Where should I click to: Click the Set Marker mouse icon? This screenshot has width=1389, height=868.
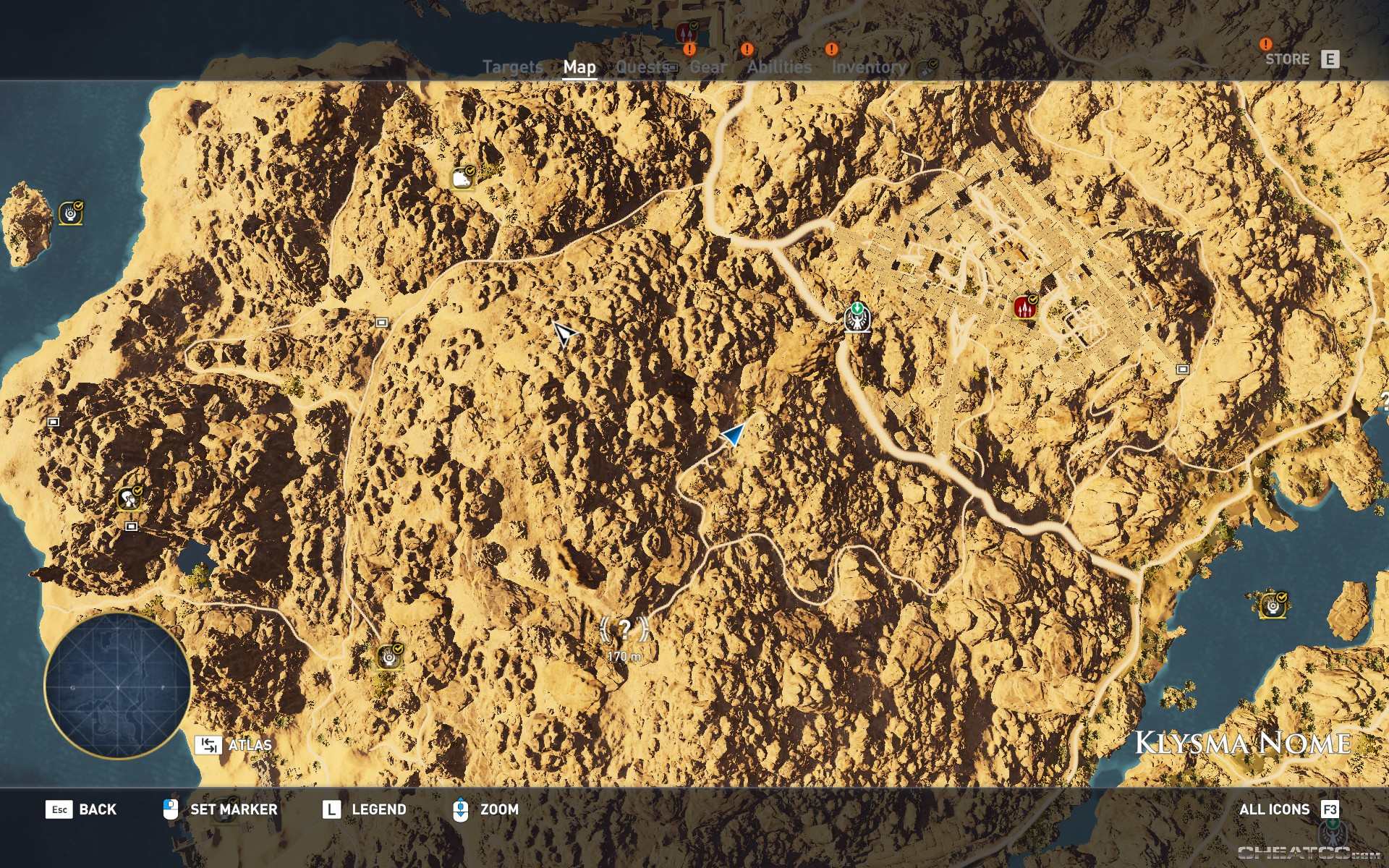tap(171, 810)
